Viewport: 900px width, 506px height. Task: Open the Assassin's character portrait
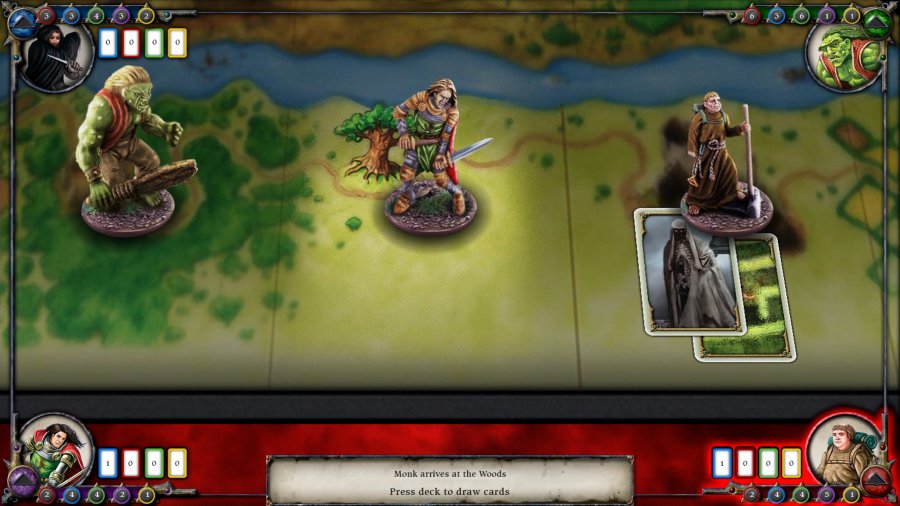tap(54, 55)
